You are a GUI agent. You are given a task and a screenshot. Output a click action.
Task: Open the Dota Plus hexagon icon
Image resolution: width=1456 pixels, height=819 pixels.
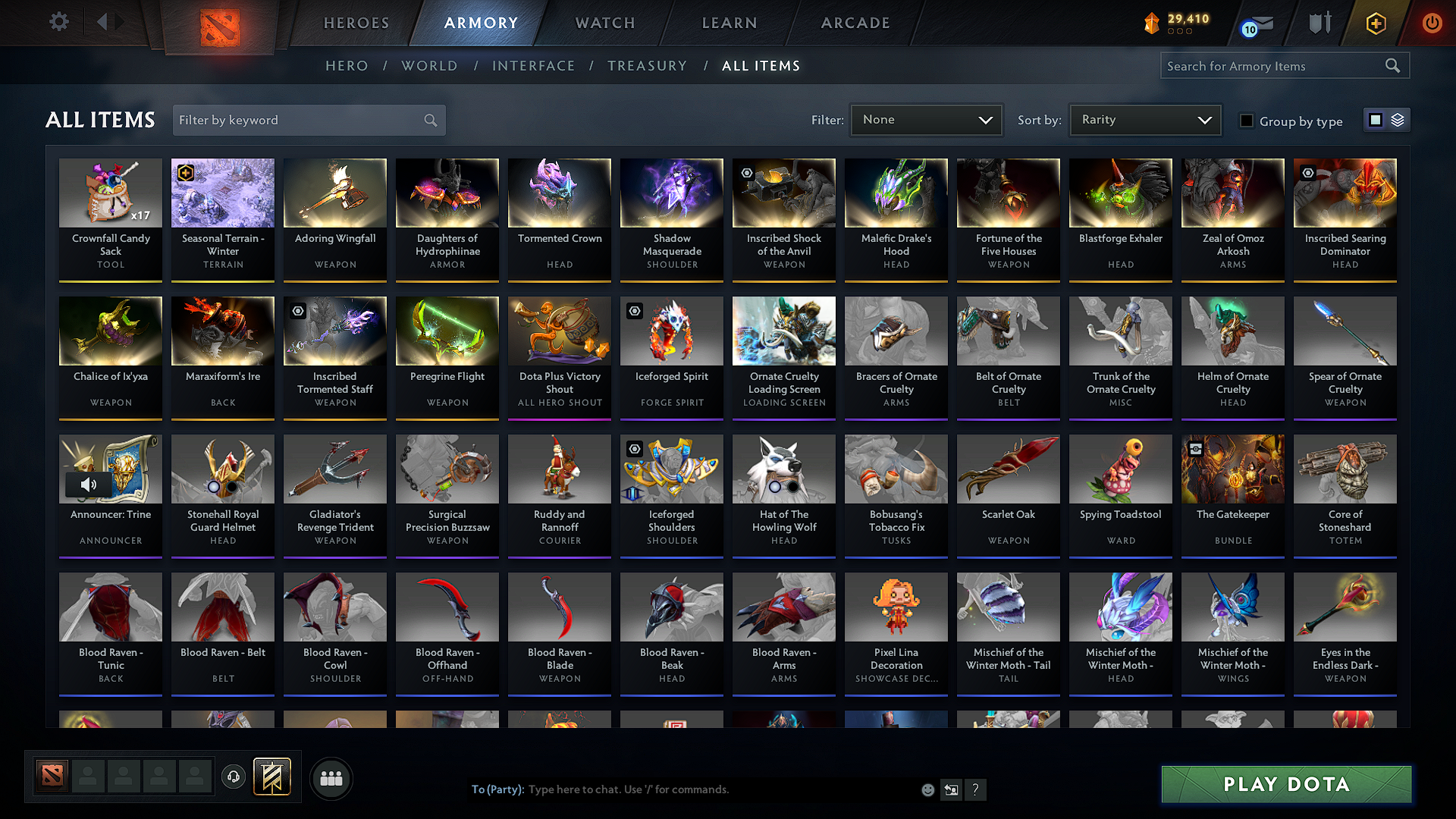(1375, 23)
